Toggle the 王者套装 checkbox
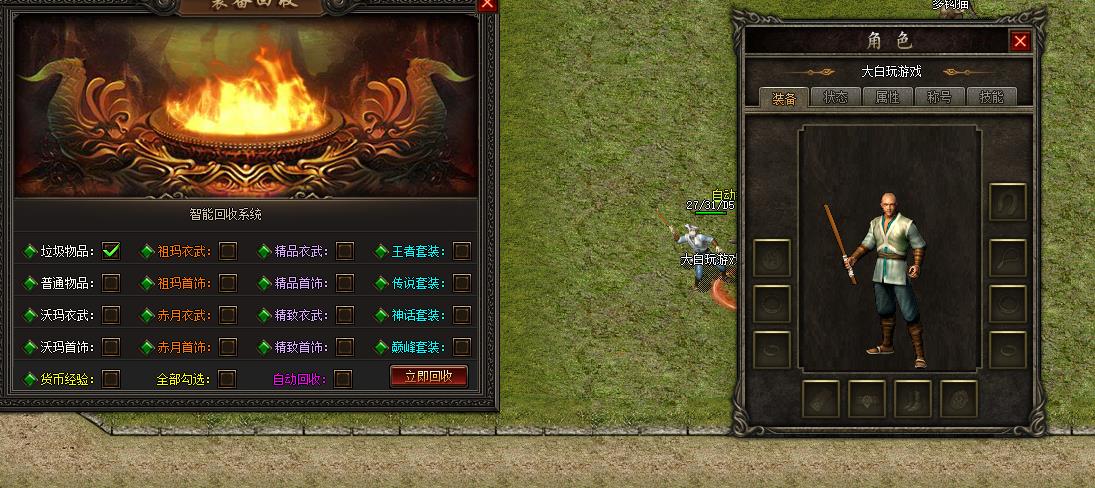 [461, 251]
